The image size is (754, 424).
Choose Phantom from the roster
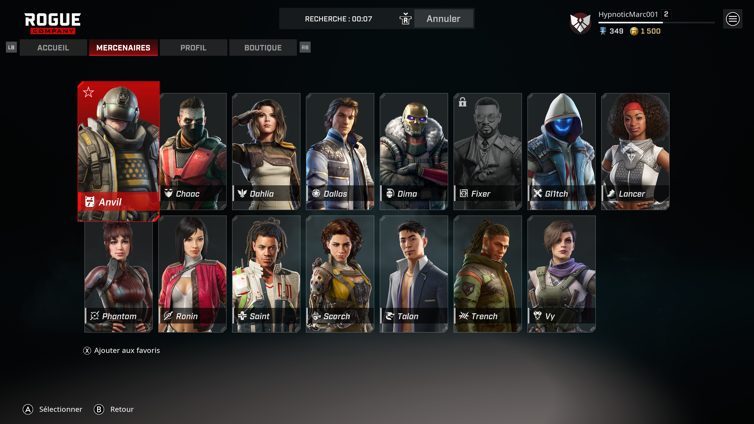coord(119,273)
